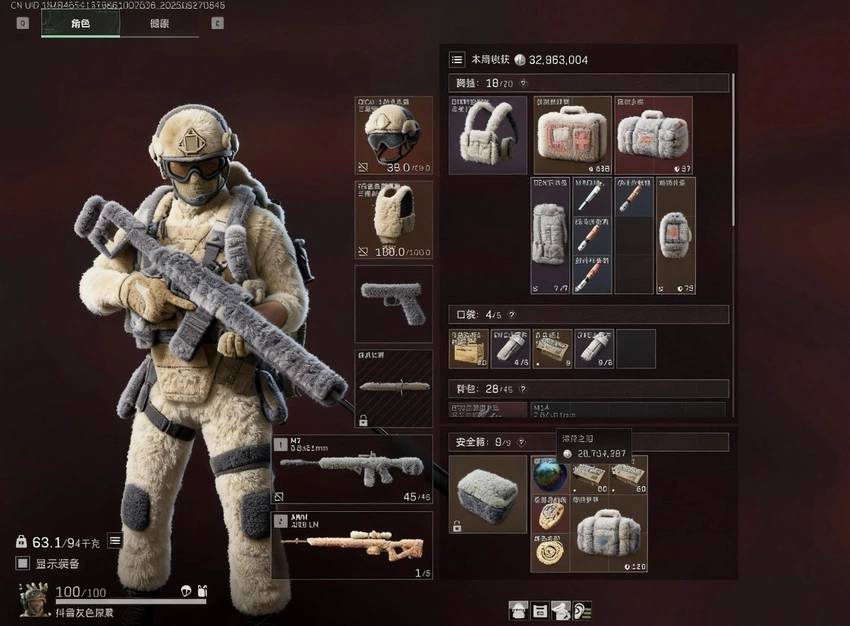Select the globe item in safe box
This screenshot has height=626, width=850.
tap(549, 474)
